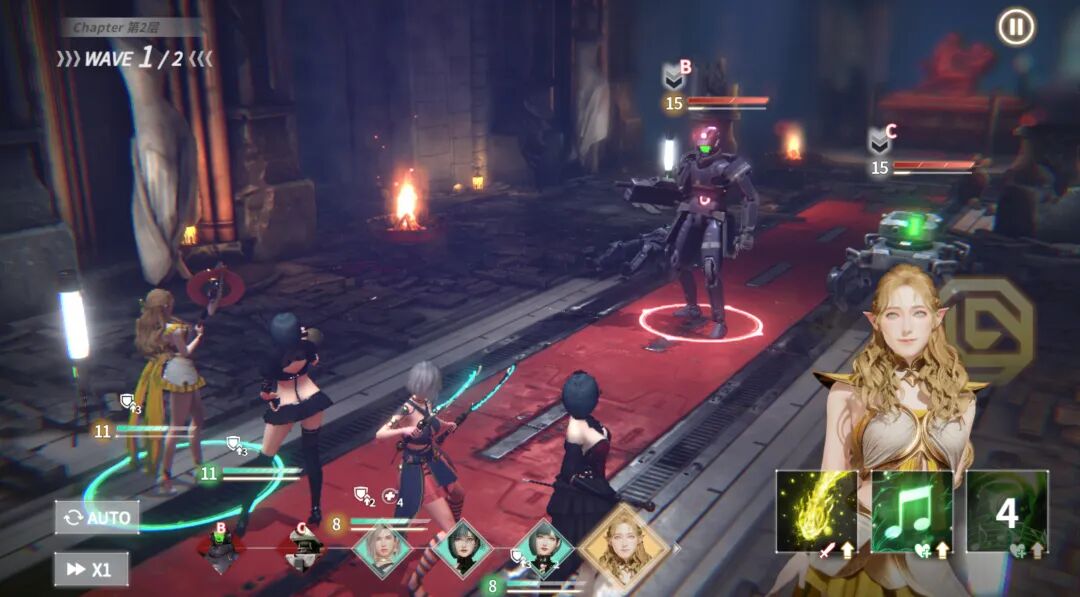Choose enemy C's turret icon in turn order
This screenshot has height=597, width=1080.
coord(301,549)
